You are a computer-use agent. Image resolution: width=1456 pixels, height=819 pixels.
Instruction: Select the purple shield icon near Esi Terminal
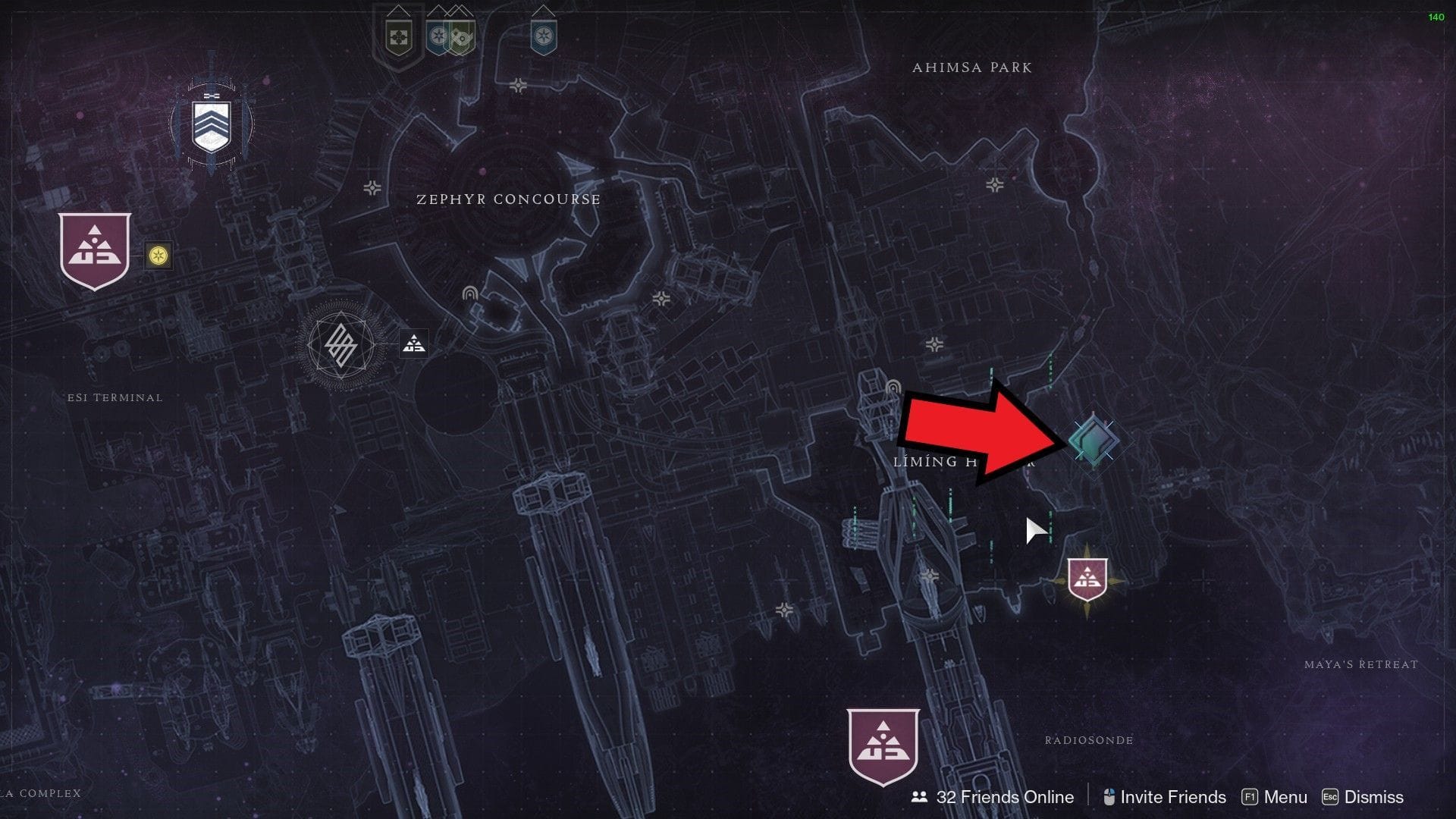point(94,250)
